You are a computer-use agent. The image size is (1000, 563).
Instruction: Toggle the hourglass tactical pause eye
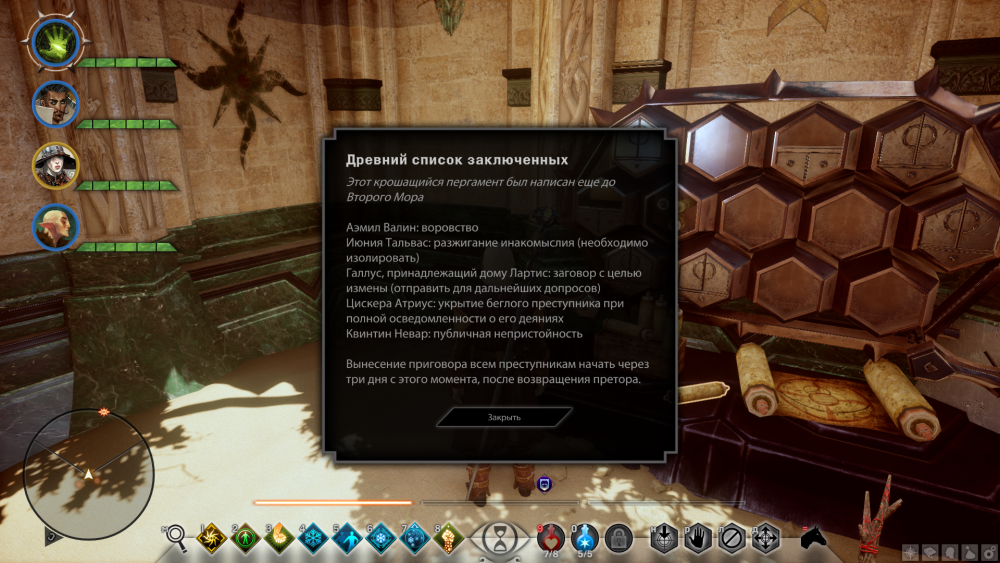coord(496,539)
